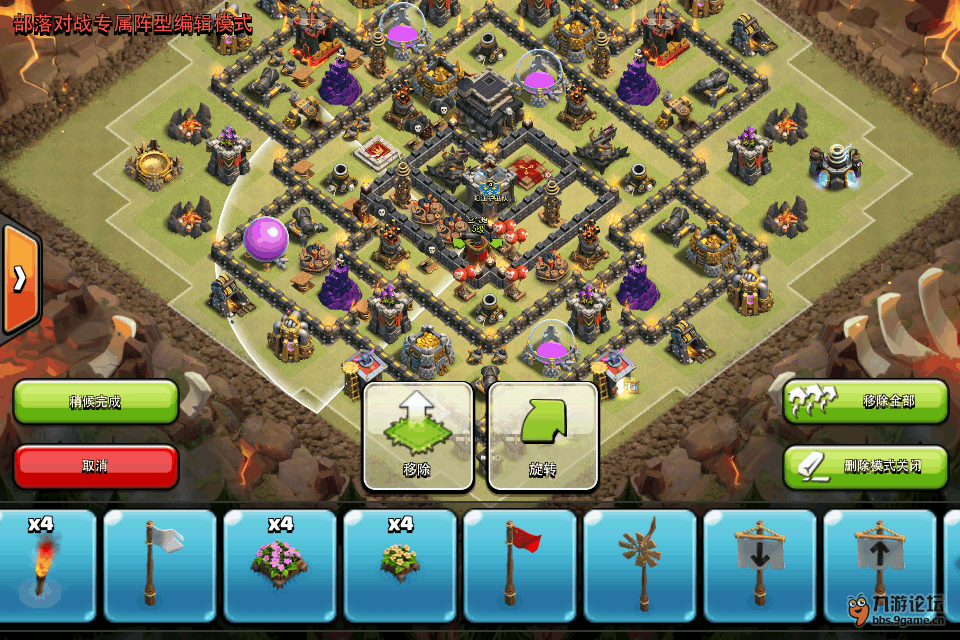960x640 pixels.
Task: Select the red flag decoration
Action: (x=520, y=565)
